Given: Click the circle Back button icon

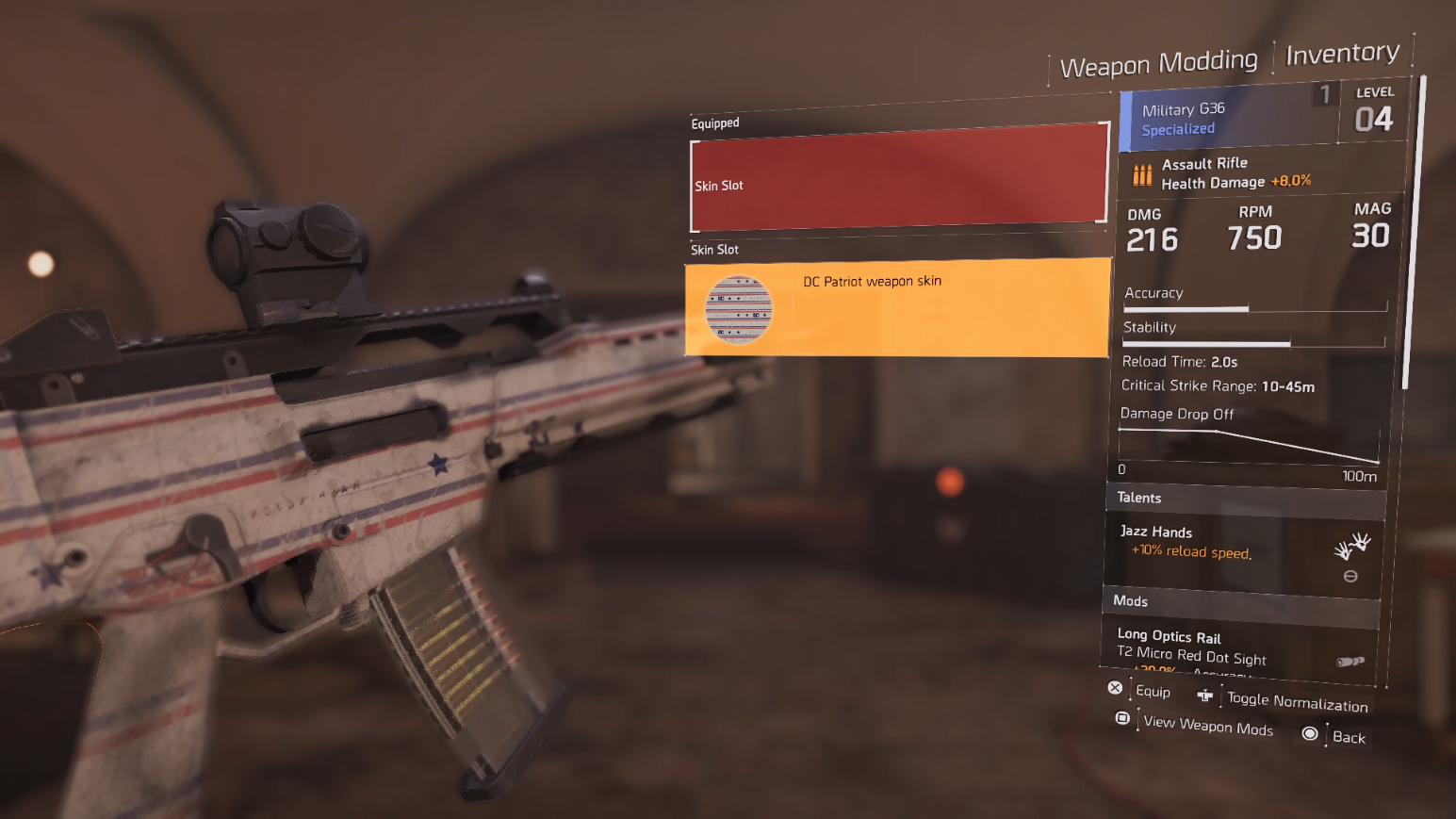Looking at the screenshot, I should point(1310,732).
